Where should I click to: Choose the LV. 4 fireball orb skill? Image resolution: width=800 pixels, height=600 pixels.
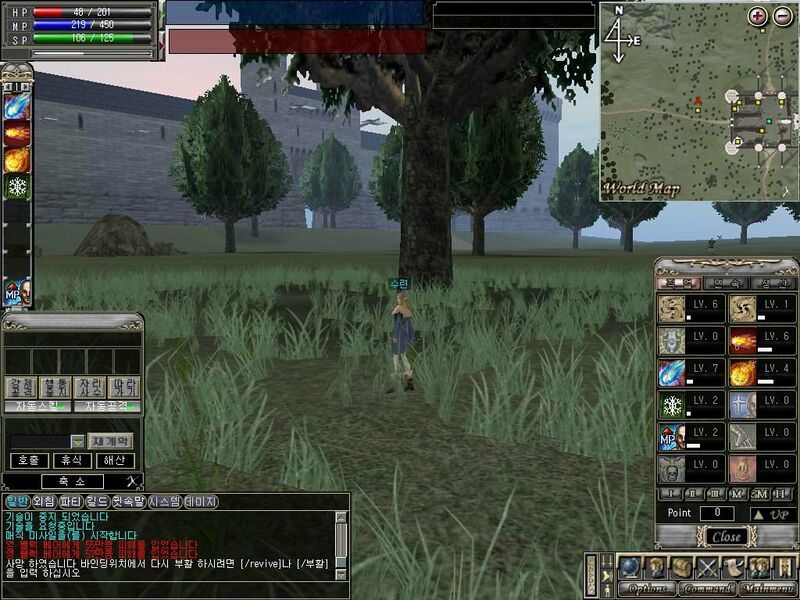point(742,373)
